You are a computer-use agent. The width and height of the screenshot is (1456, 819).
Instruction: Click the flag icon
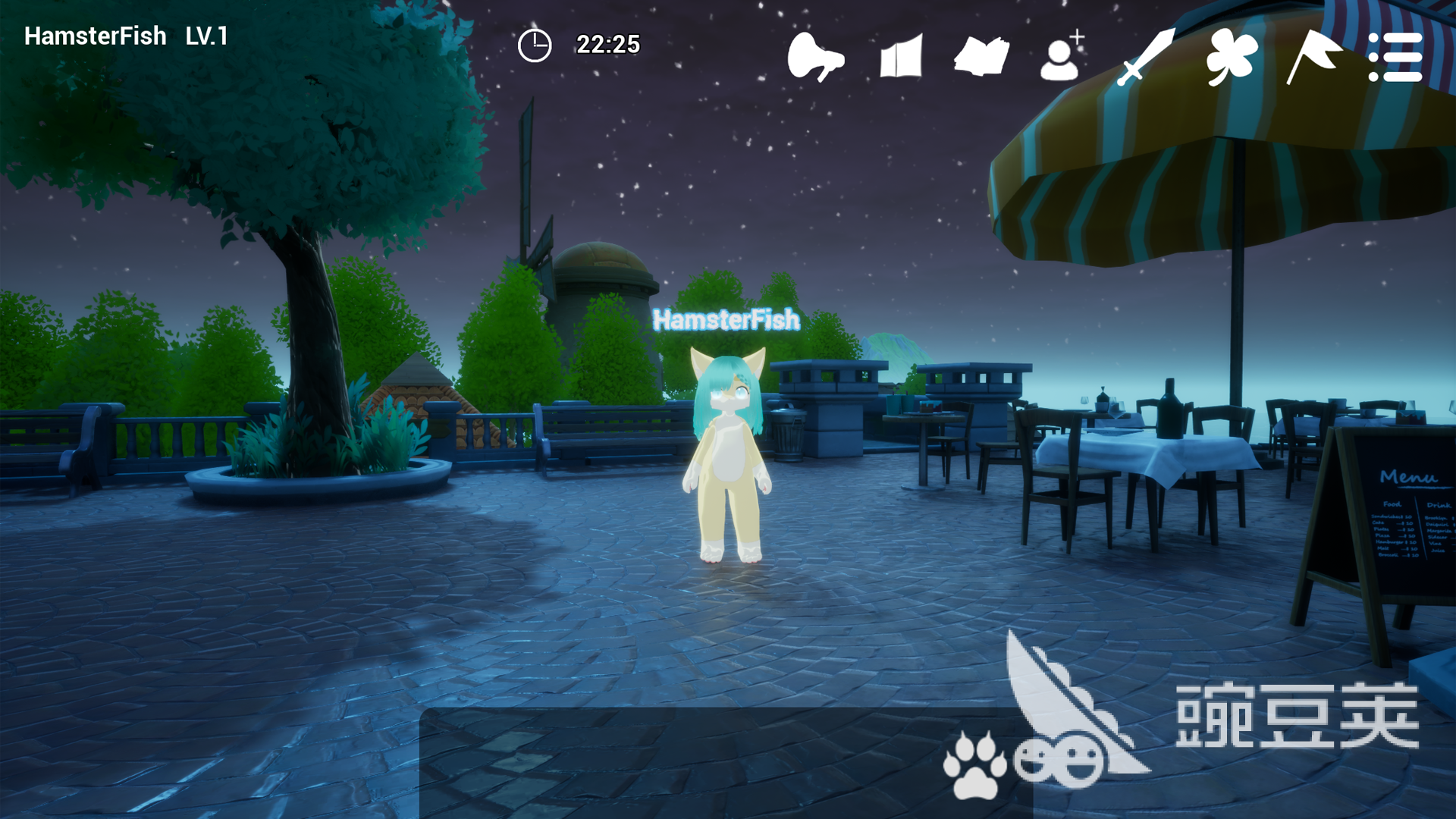(x=1313, y=56)
